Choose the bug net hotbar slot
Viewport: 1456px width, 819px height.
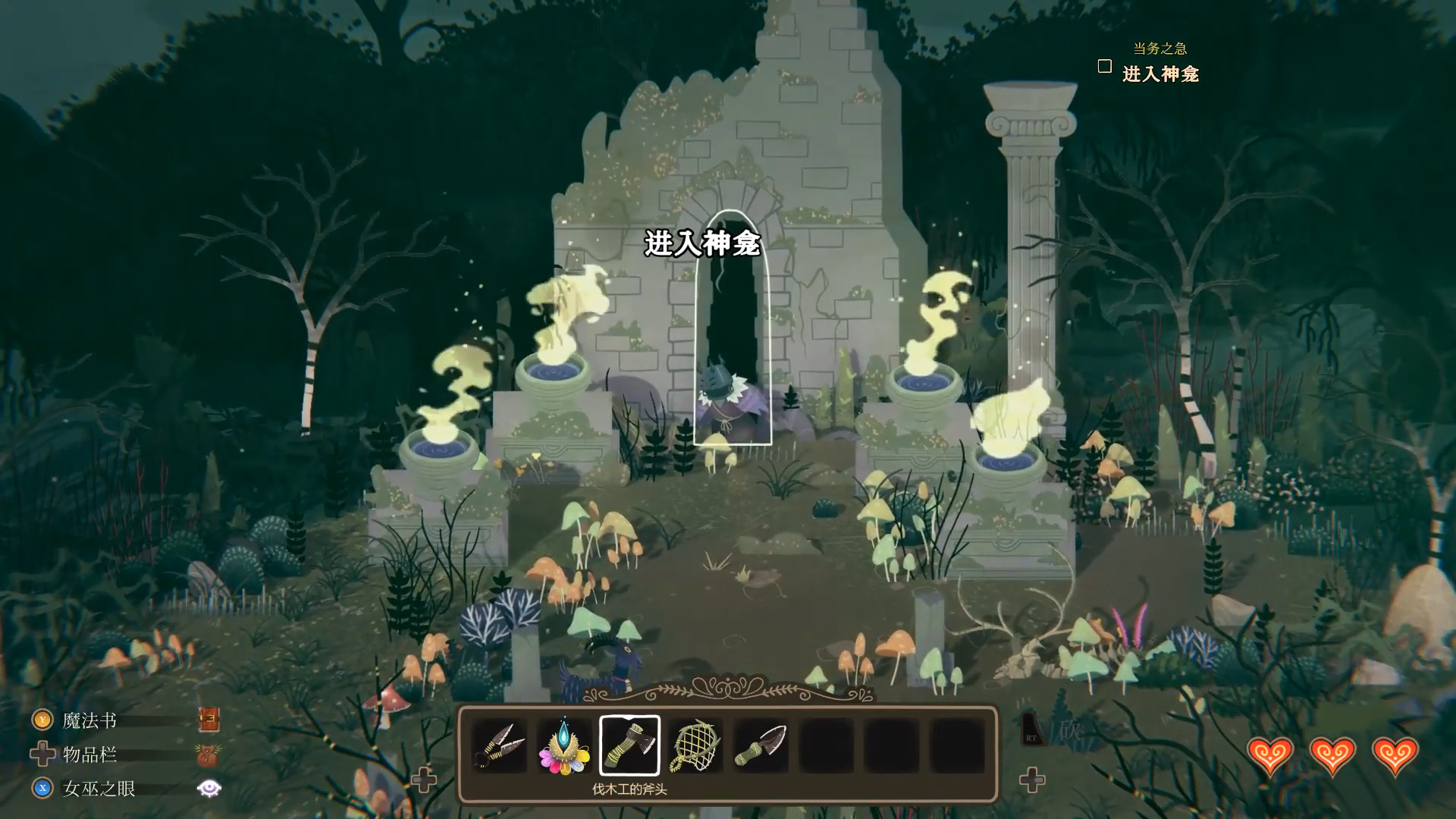[x=695, y=746]
